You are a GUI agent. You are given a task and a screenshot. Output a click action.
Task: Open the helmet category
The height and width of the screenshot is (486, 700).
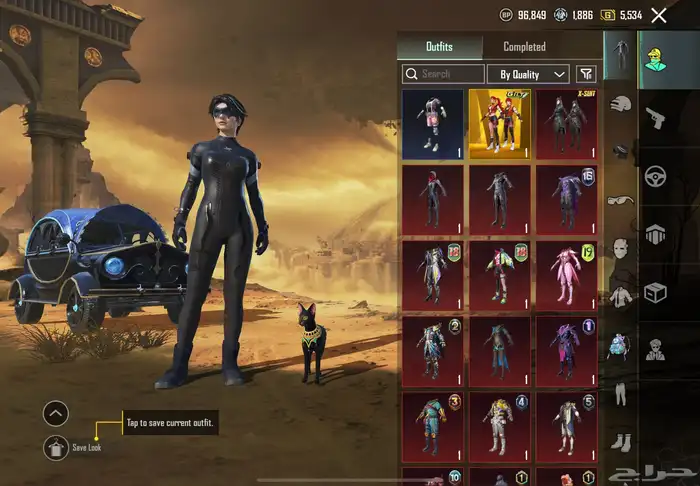620,103
